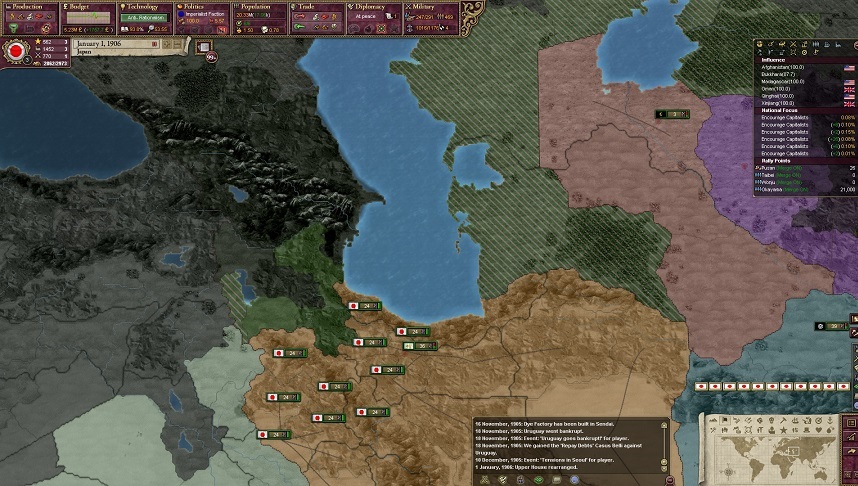The image size is (858, 486).
Task: Open the Production panel
Action: click(30, 7)
